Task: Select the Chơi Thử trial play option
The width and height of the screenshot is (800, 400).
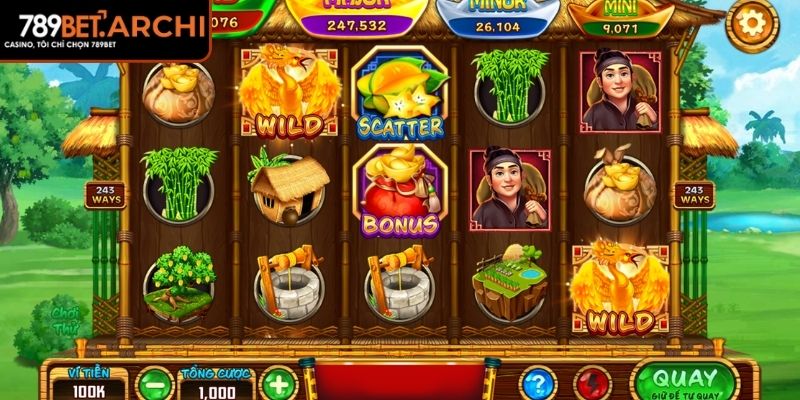Action: click(67, 320)
